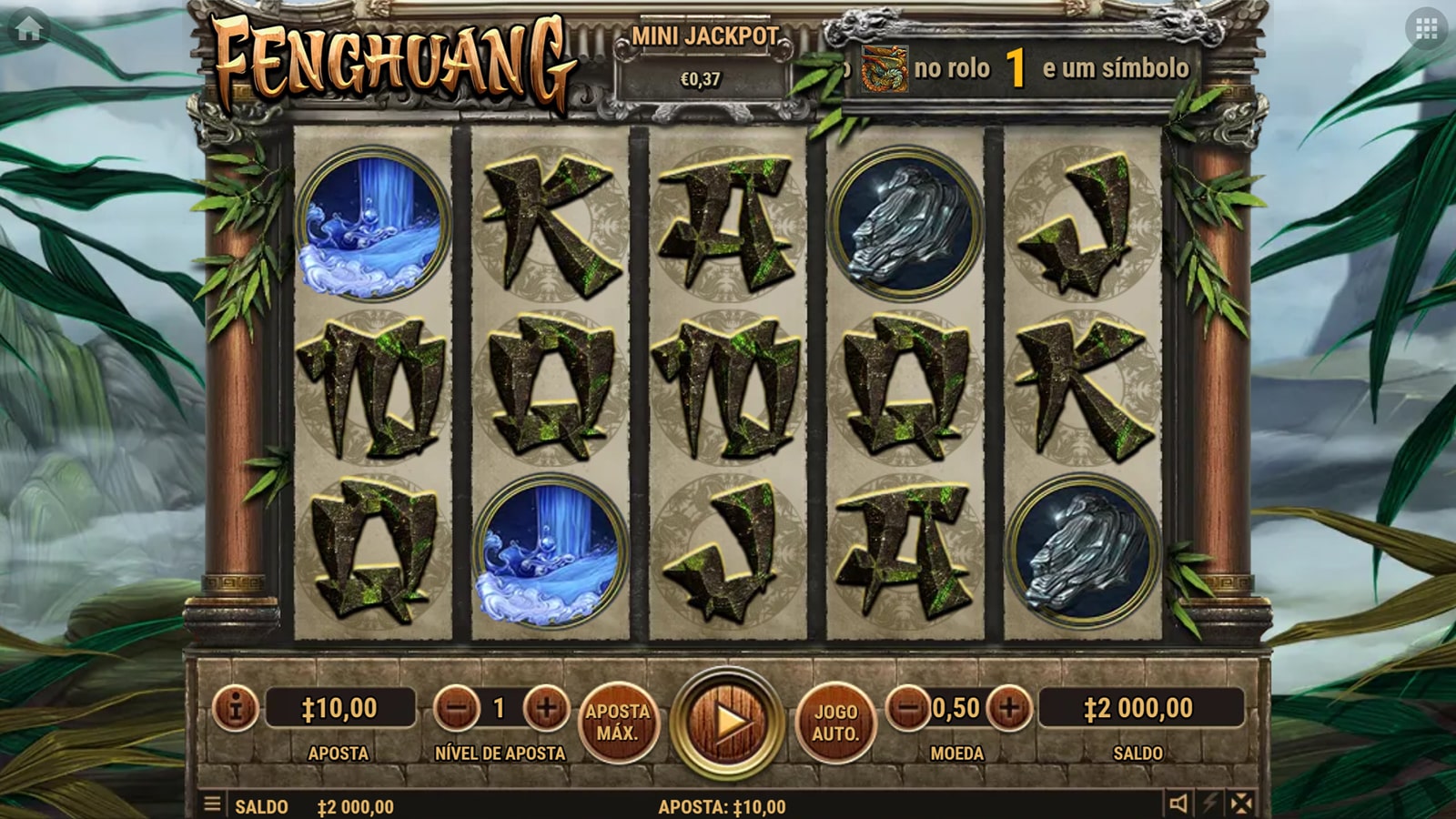Return to the lobby via the home icon
Screen dimensions: 1456x819
click(29, 29)
